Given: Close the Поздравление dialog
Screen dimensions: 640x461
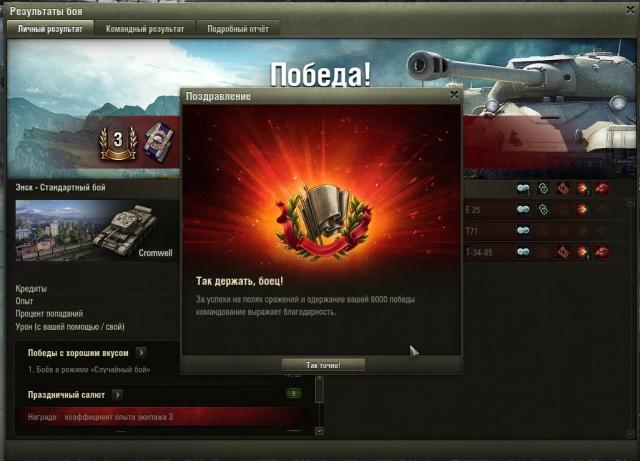Looking at the screenshot, I should click(x=454, y=95).
